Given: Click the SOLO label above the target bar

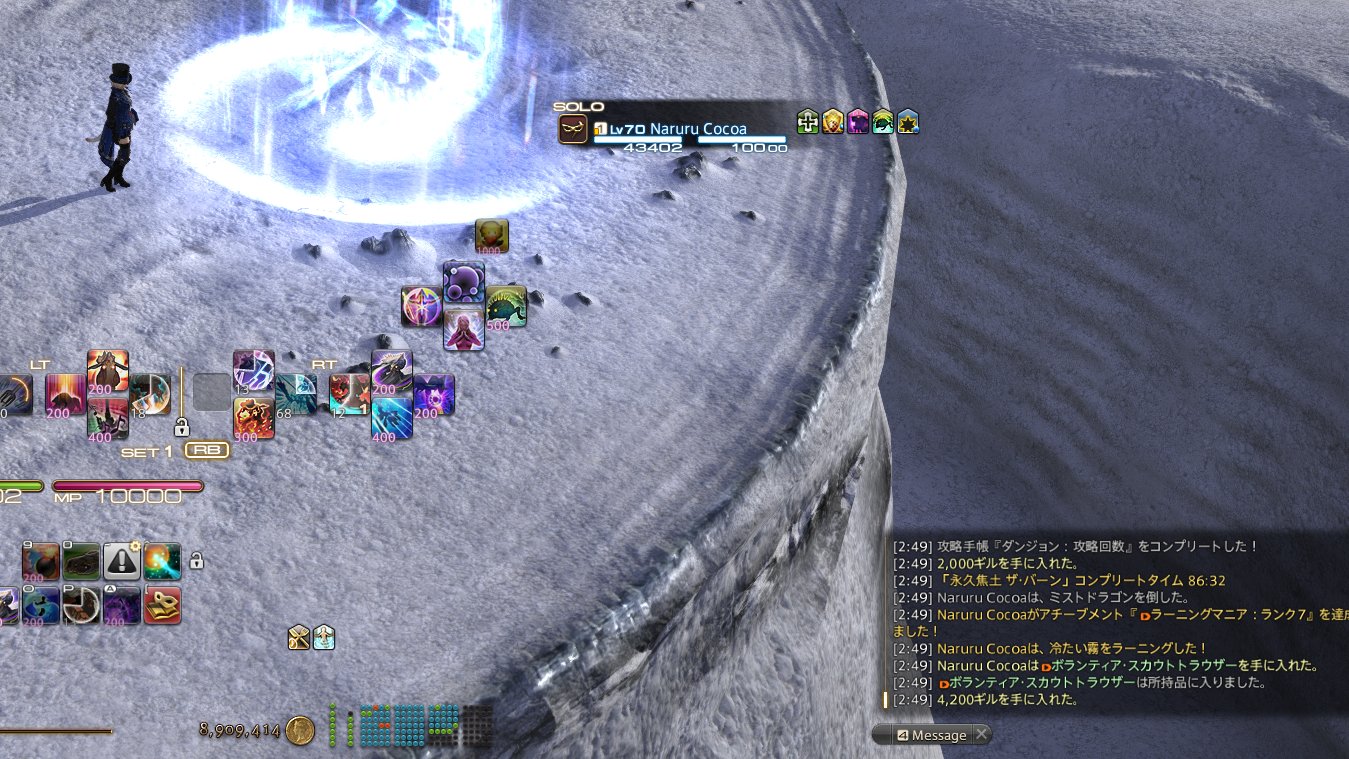Looking at the screenshot, I should coord(578,106).
